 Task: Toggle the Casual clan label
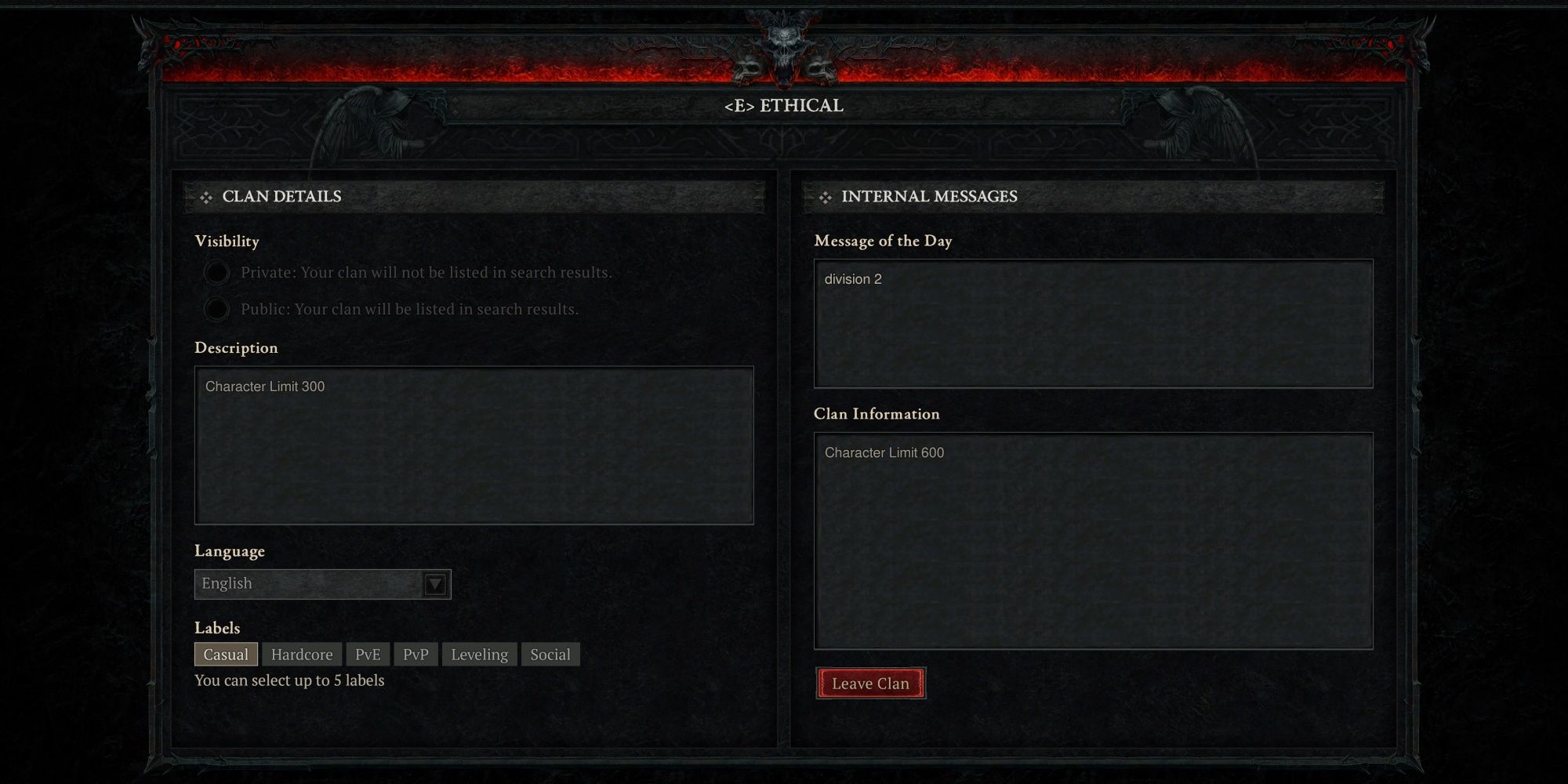[226, 654]
